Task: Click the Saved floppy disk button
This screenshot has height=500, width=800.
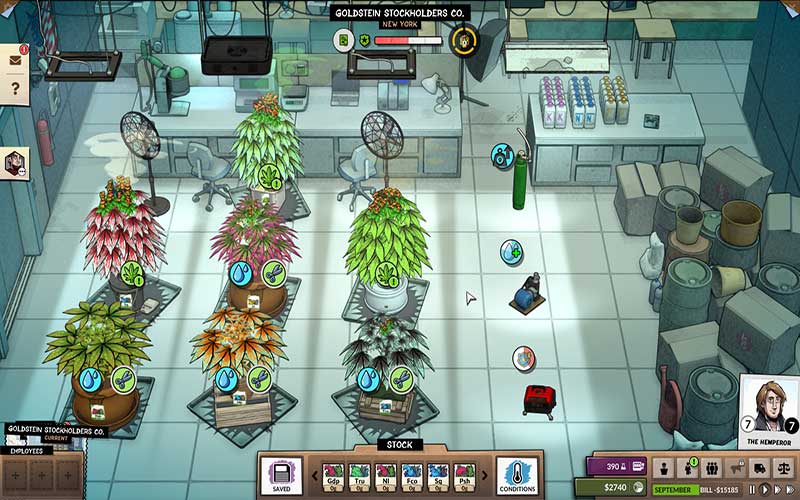Action: click(281, 474)
